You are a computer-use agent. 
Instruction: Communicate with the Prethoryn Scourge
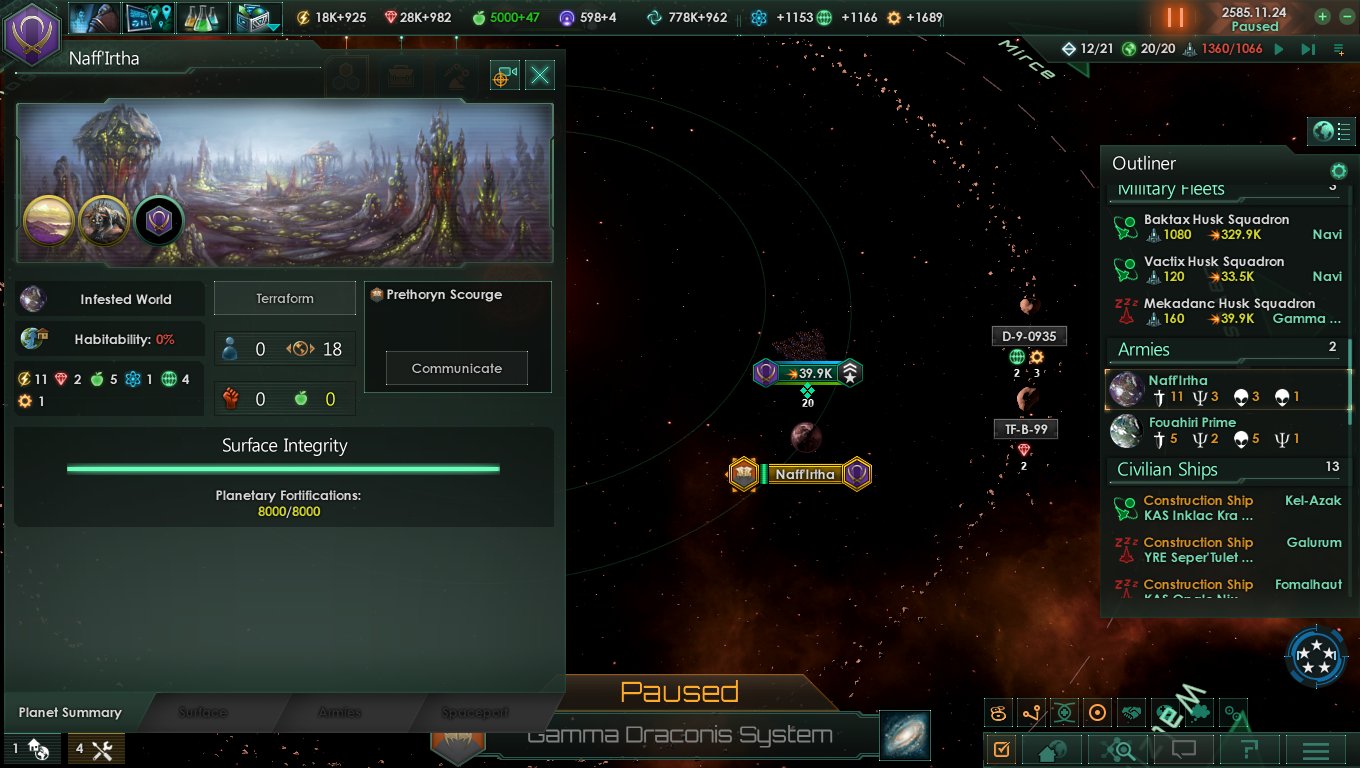[456, 368]
